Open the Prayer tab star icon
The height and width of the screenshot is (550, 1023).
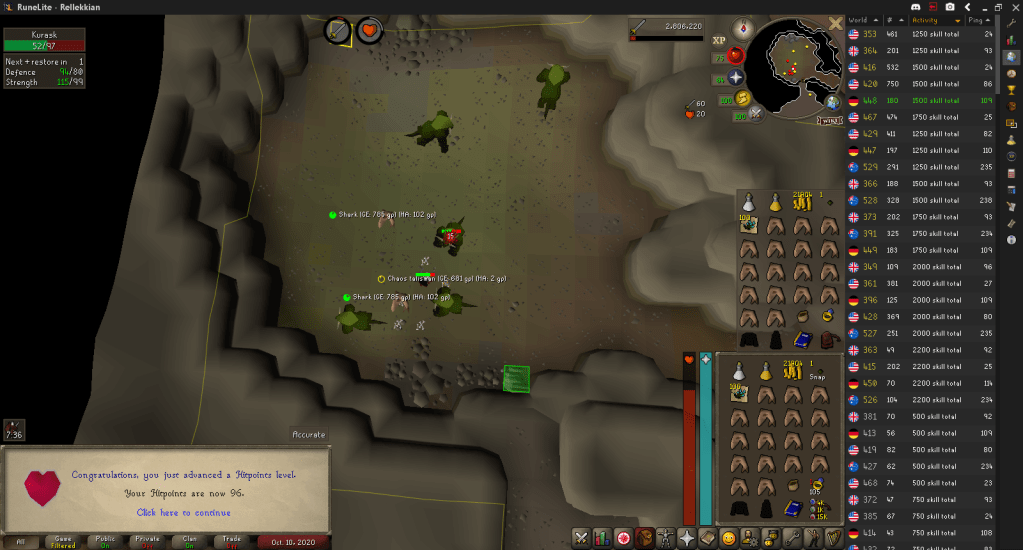tap(688, 538)
